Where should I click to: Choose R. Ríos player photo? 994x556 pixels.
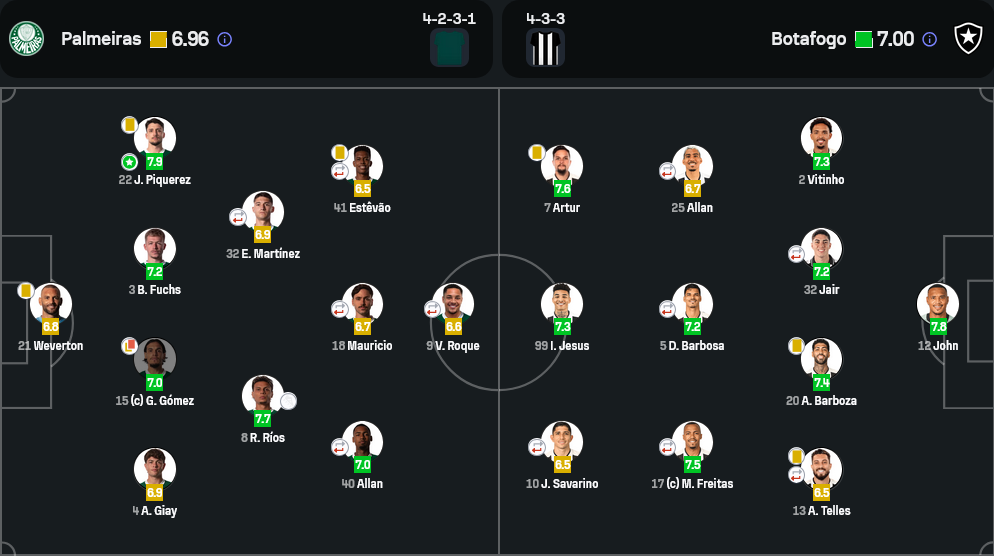click(263, 396)
